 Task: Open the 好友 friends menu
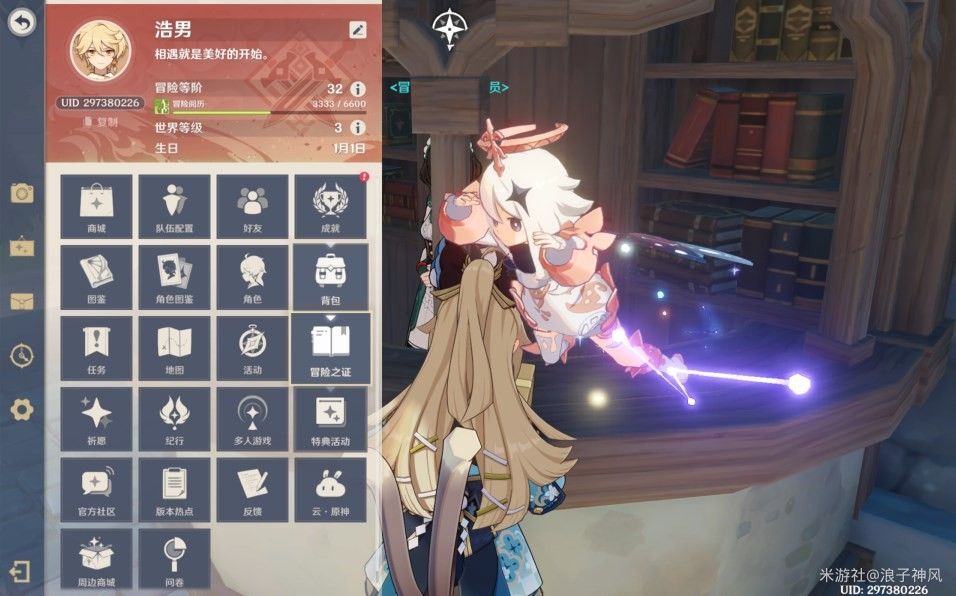[x=252, y=206]
